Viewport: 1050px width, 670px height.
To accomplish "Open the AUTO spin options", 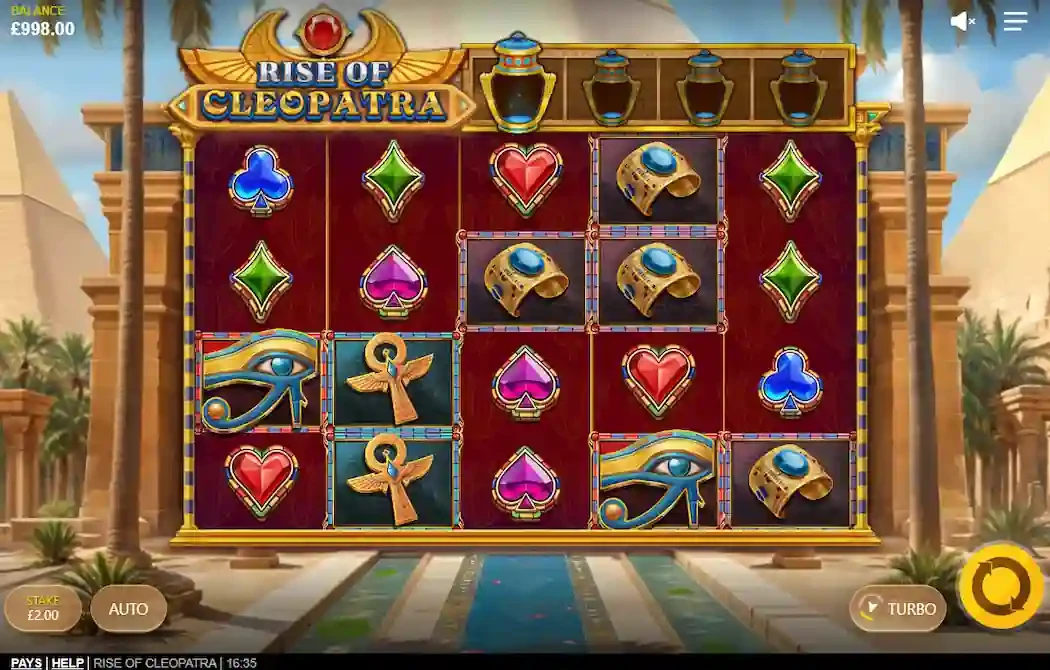I will pyautogui.click(x=128, y=608).
